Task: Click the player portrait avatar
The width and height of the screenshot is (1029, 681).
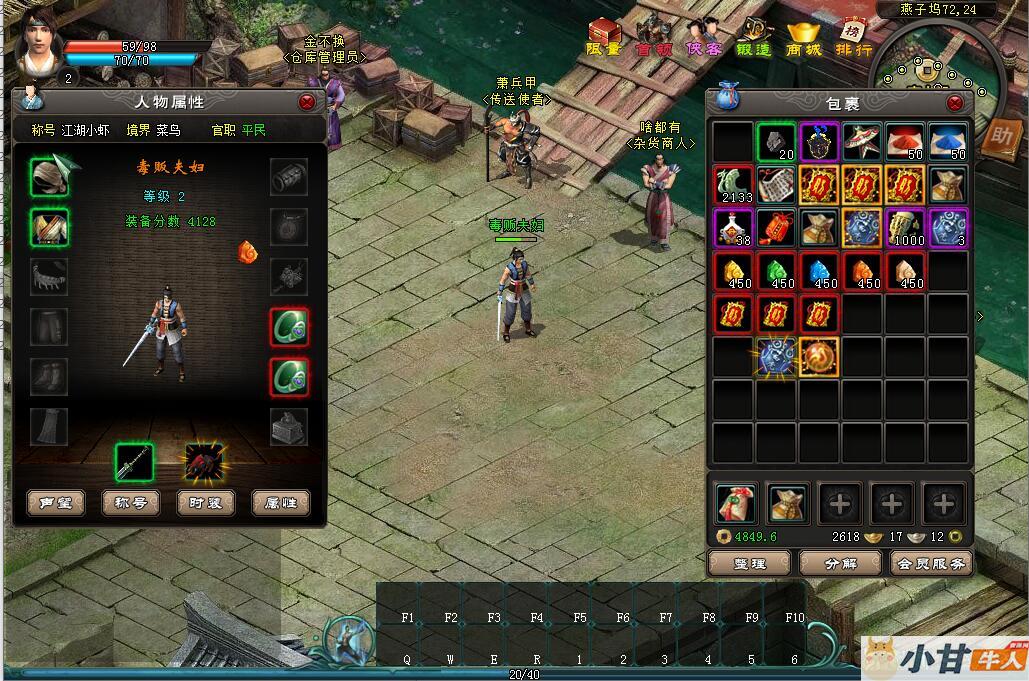Action: (38, 42)
